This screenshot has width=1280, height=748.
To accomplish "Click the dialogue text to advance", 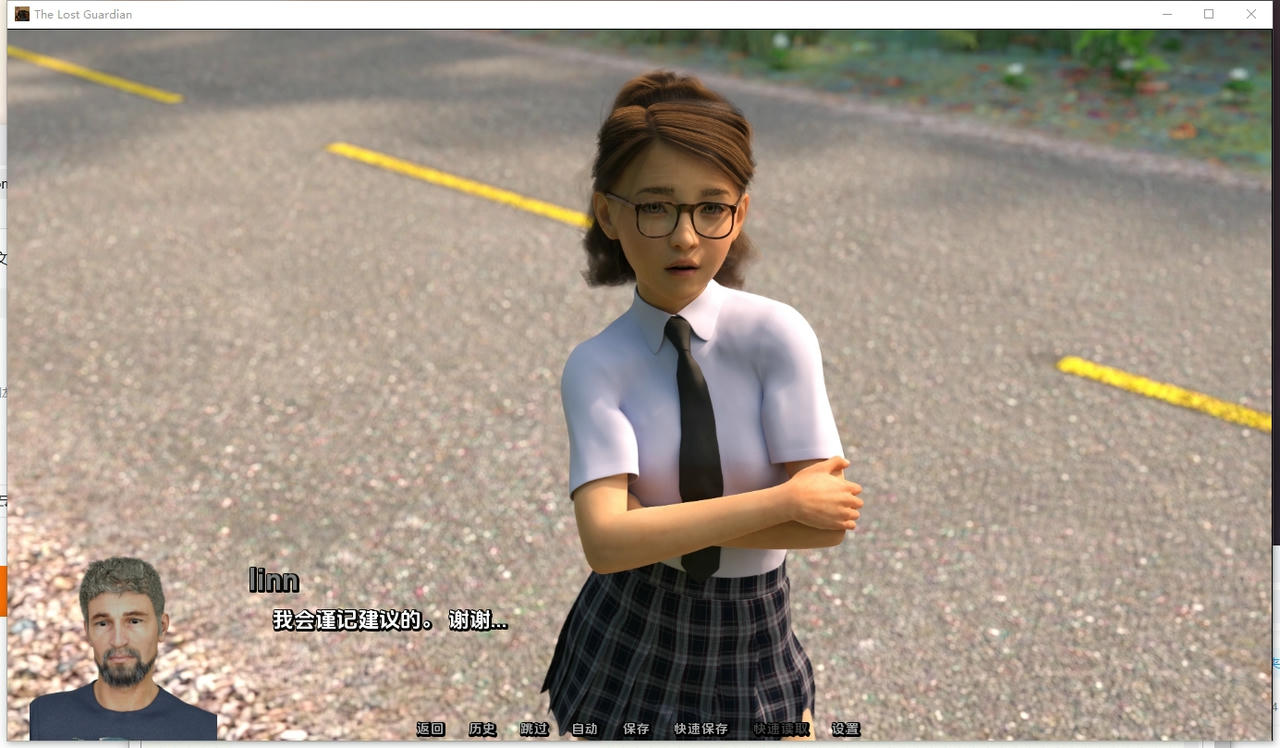I will 390,619.
